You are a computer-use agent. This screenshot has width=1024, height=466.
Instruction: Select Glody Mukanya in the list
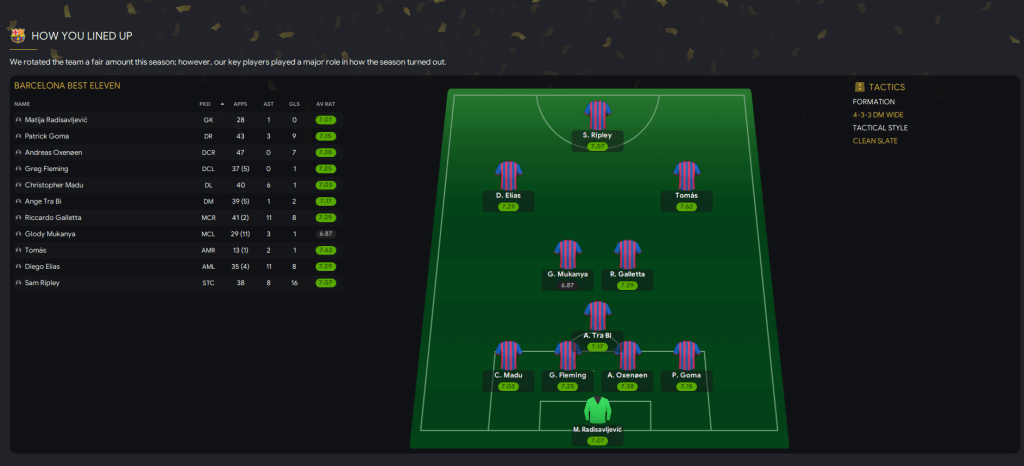(50, 234)
